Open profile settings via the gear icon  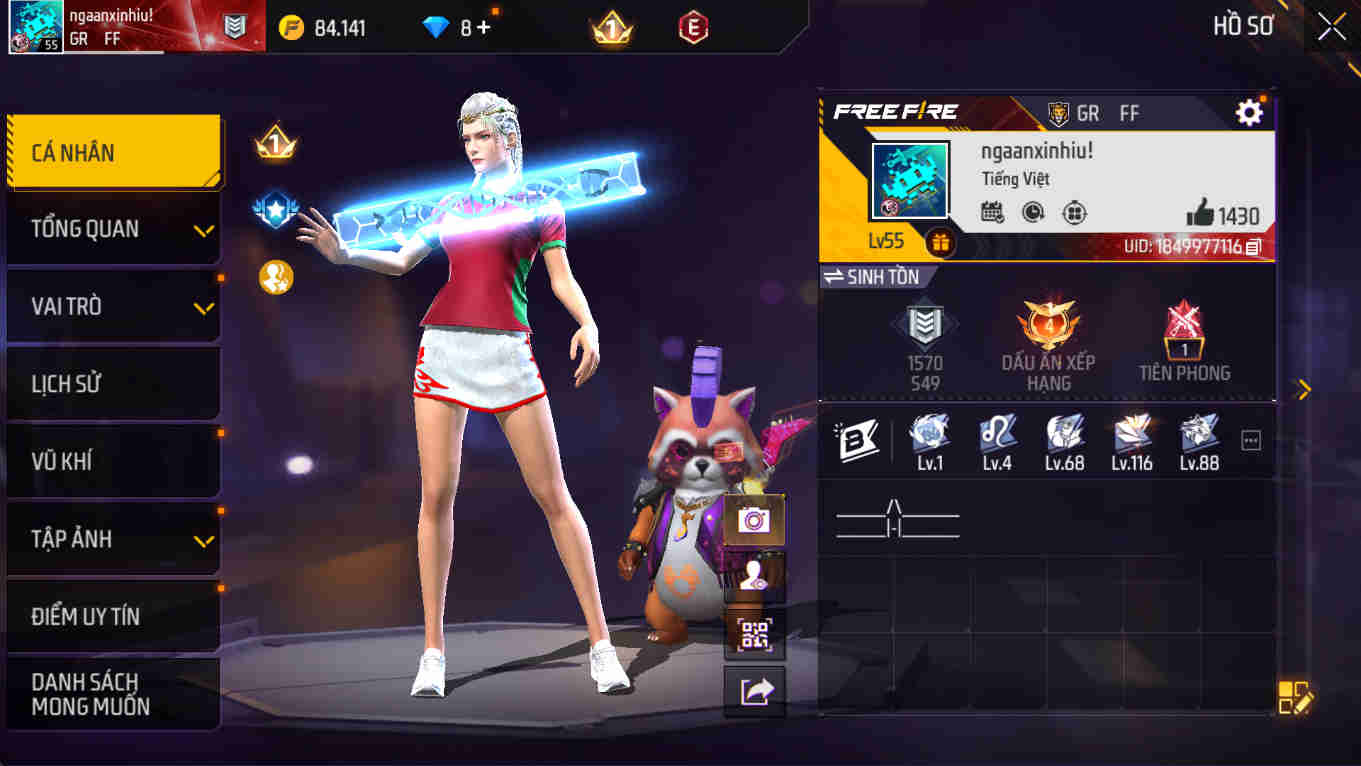(1248, 113)
